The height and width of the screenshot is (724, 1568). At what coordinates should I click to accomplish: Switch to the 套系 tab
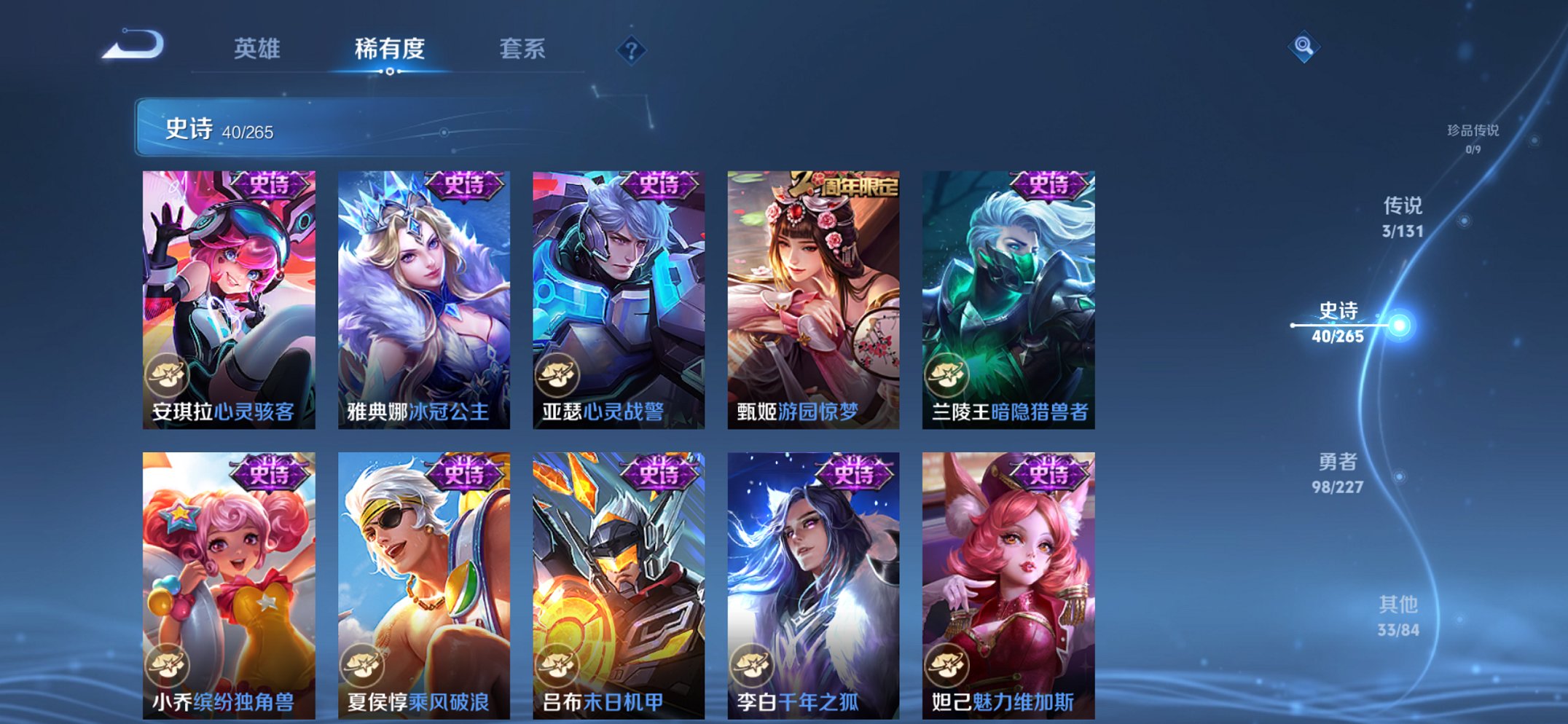point(523,48)
